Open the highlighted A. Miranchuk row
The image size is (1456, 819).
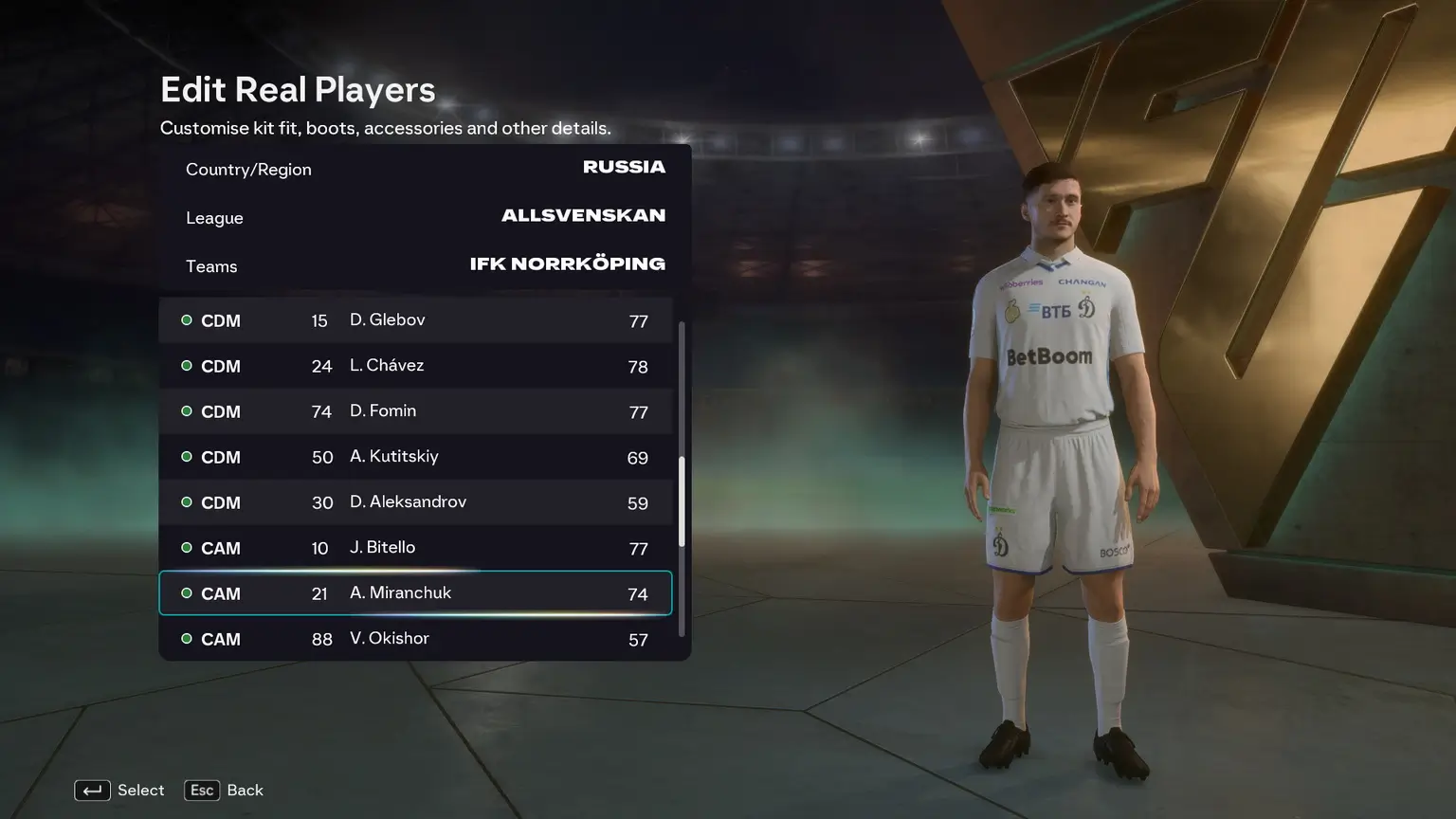coord(415,593)
